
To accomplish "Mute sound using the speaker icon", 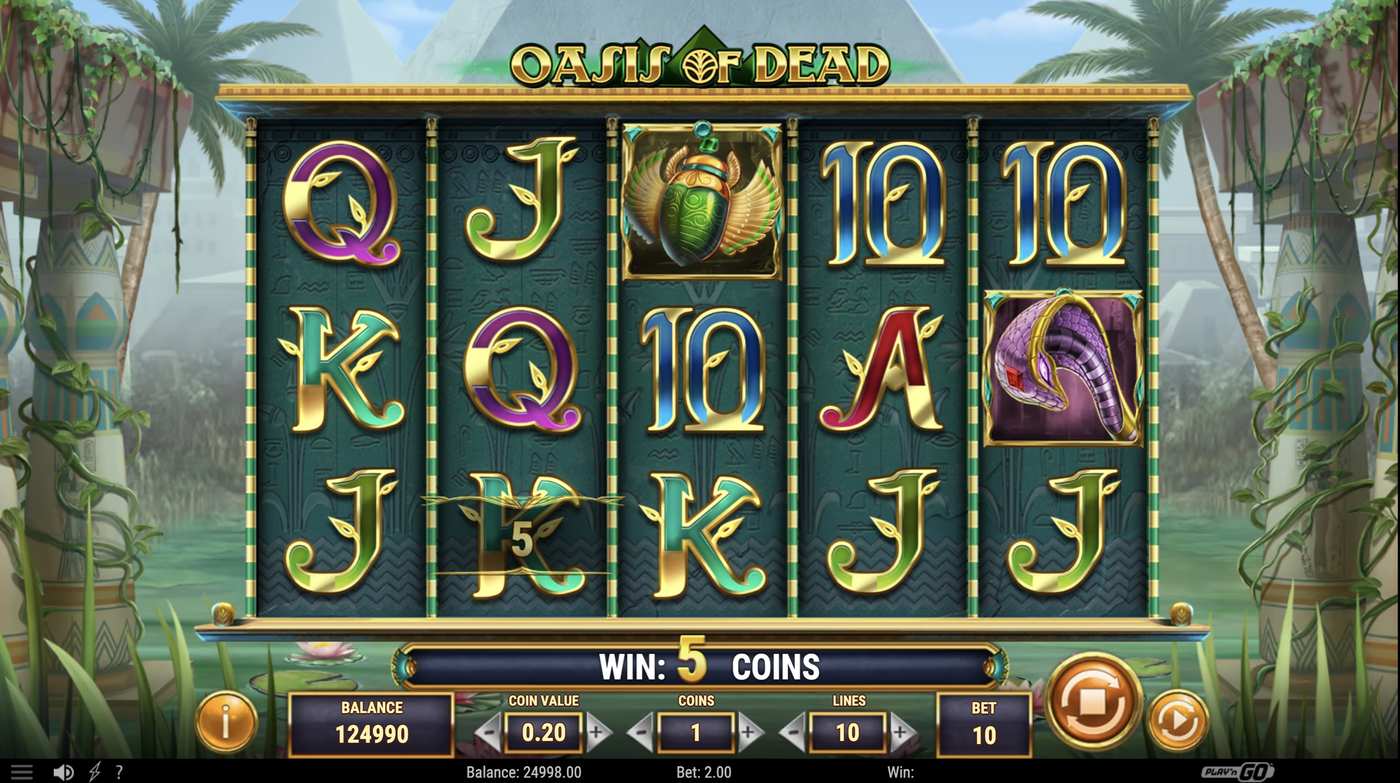I will point(63,770).
